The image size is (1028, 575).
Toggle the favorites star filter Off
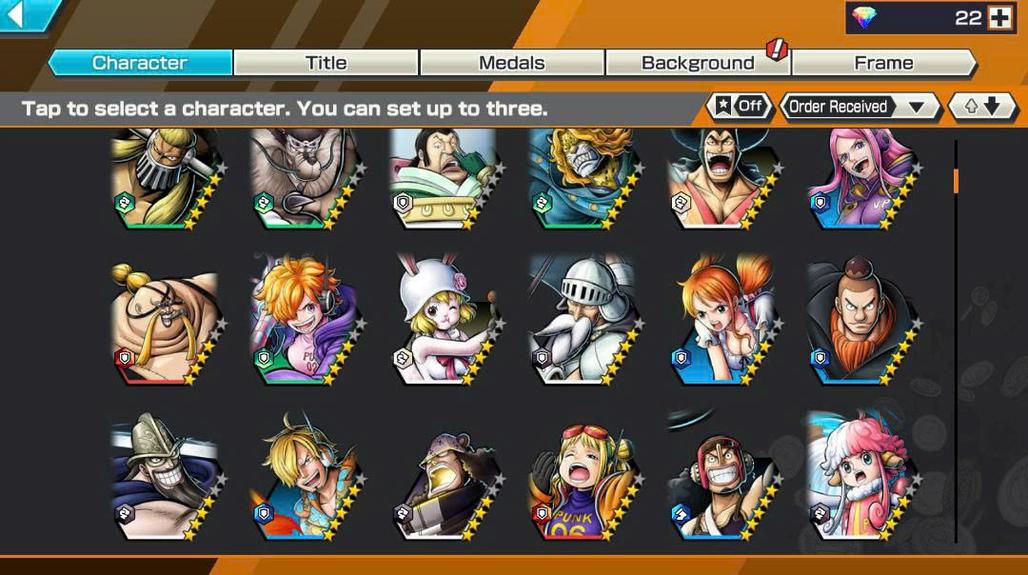pyautogui.click(x=740, y=106)
